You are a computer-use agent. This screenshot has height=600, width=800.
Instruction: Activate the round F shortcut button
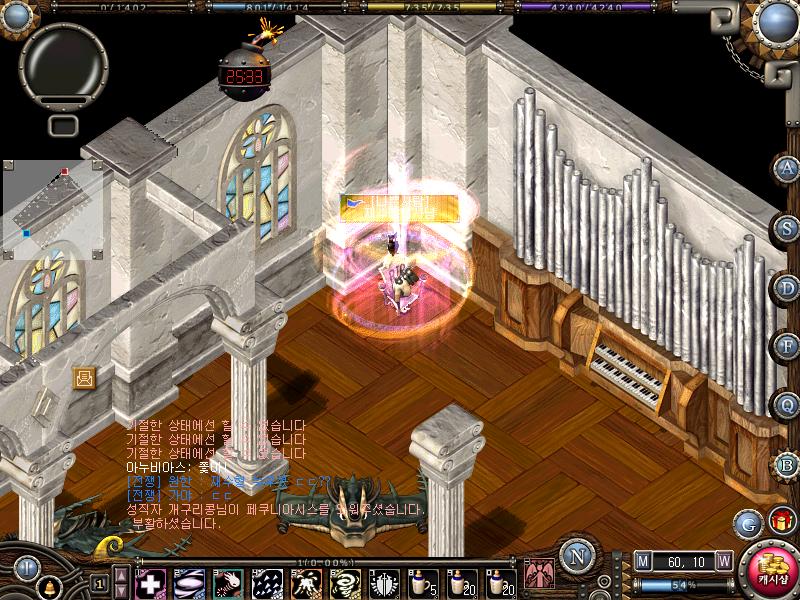pos(788,346)
